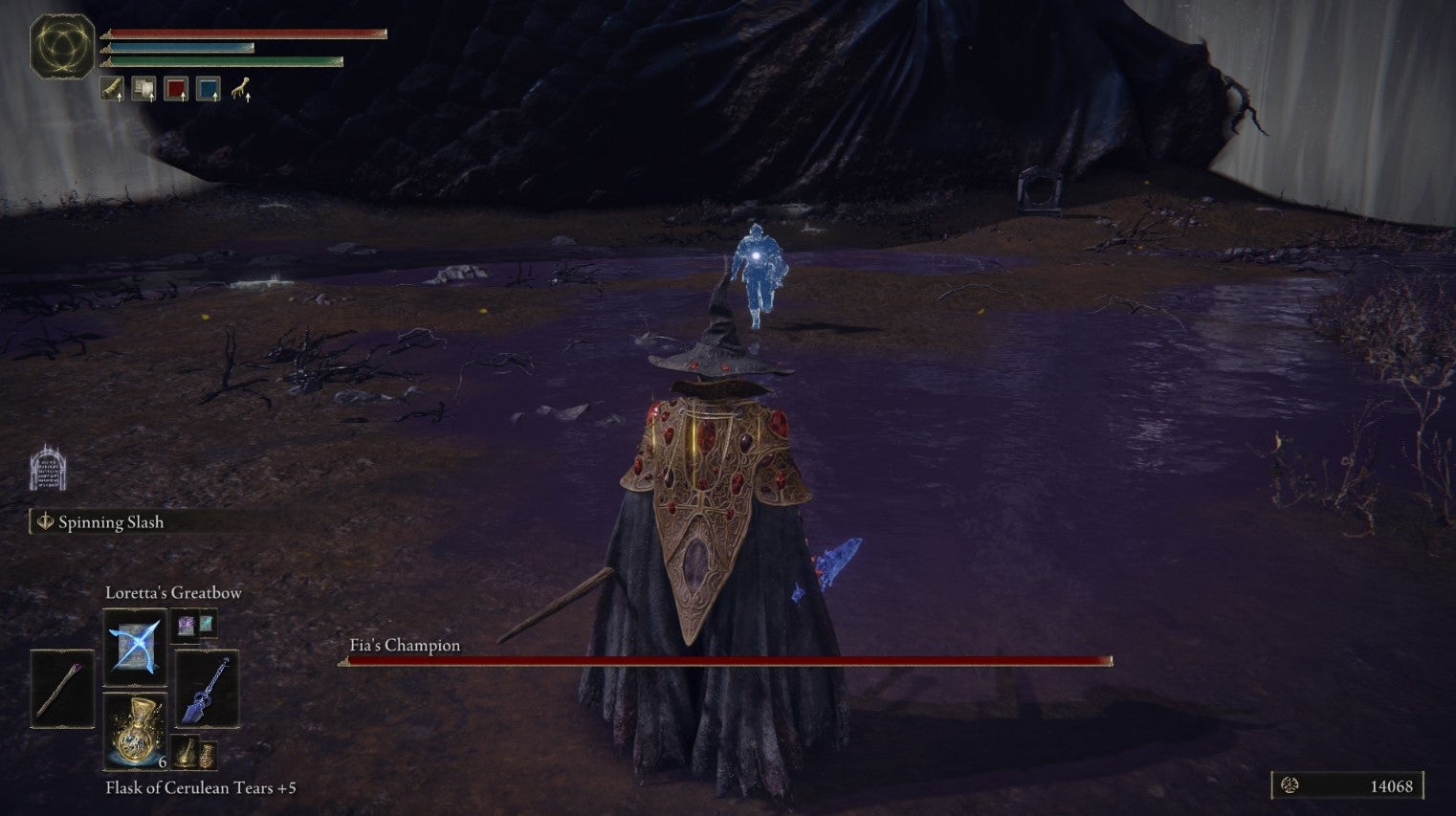Click the secondary spell thumbnail above Greatbow slot

click(x=188, y=627)
